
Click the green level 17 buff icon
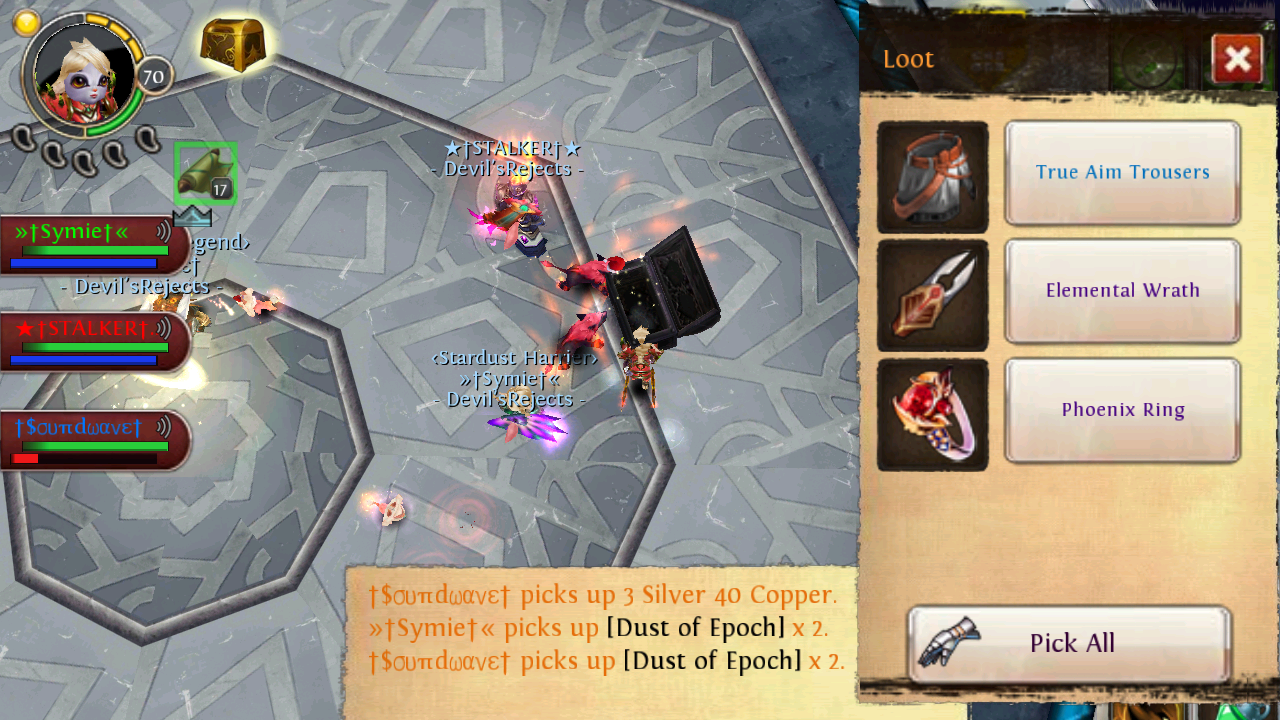[x=206, y=172]
